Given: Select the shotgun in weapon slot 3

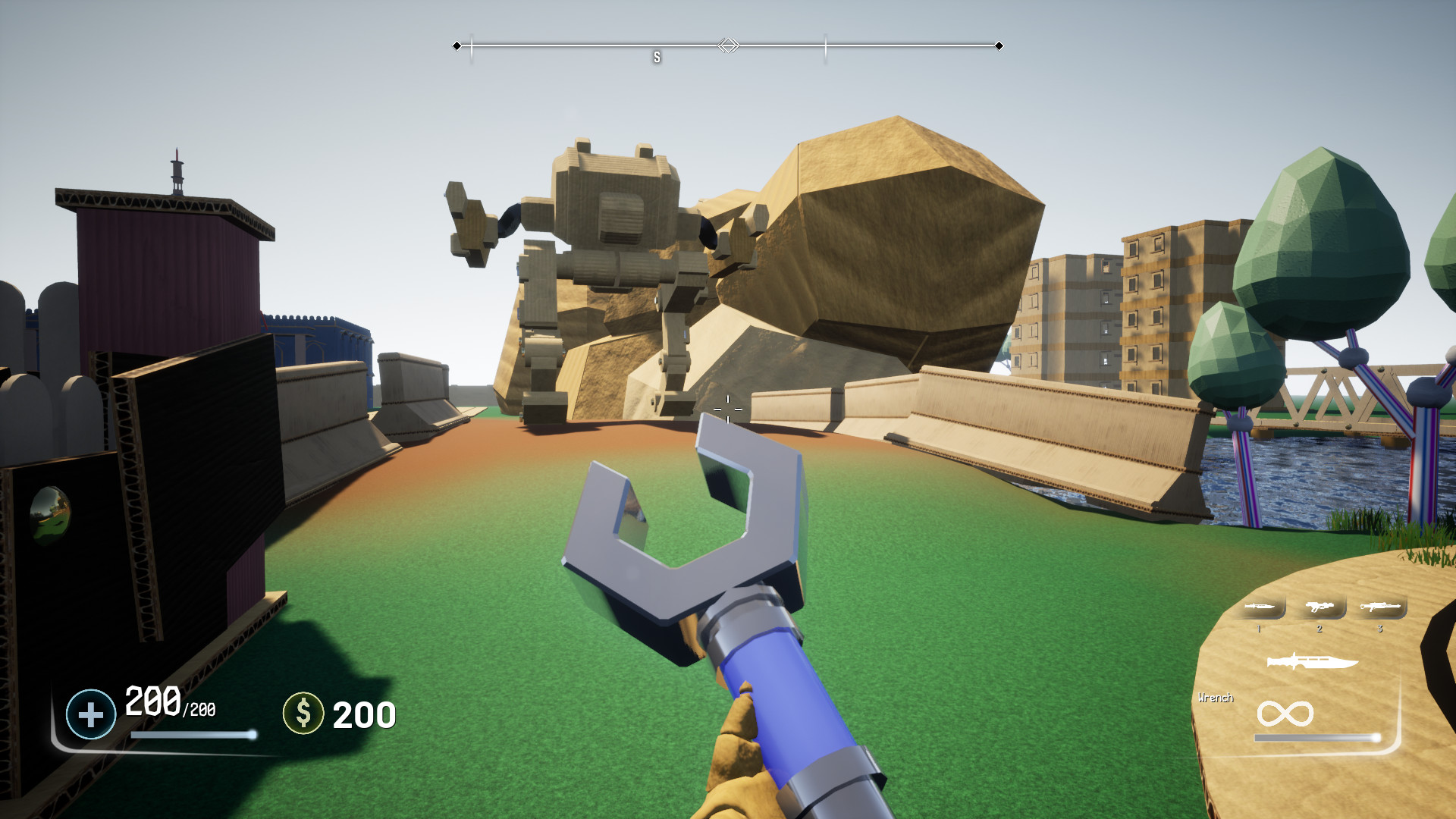Looking at the screenshot, I should [1380, 607].
